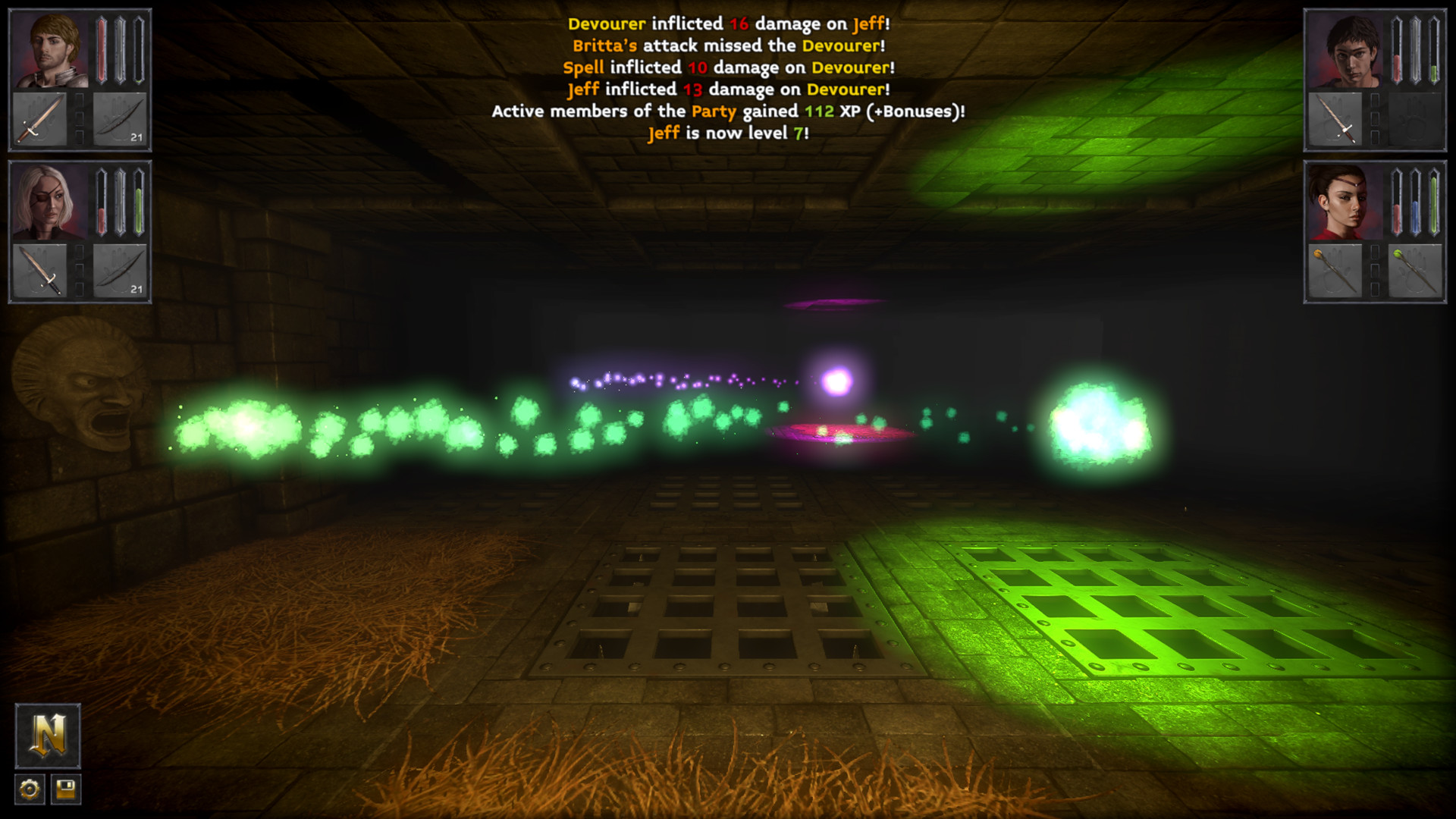
Task: Click Britta's bow slot with 21 ammo remaining
Action: pos(121,271)
